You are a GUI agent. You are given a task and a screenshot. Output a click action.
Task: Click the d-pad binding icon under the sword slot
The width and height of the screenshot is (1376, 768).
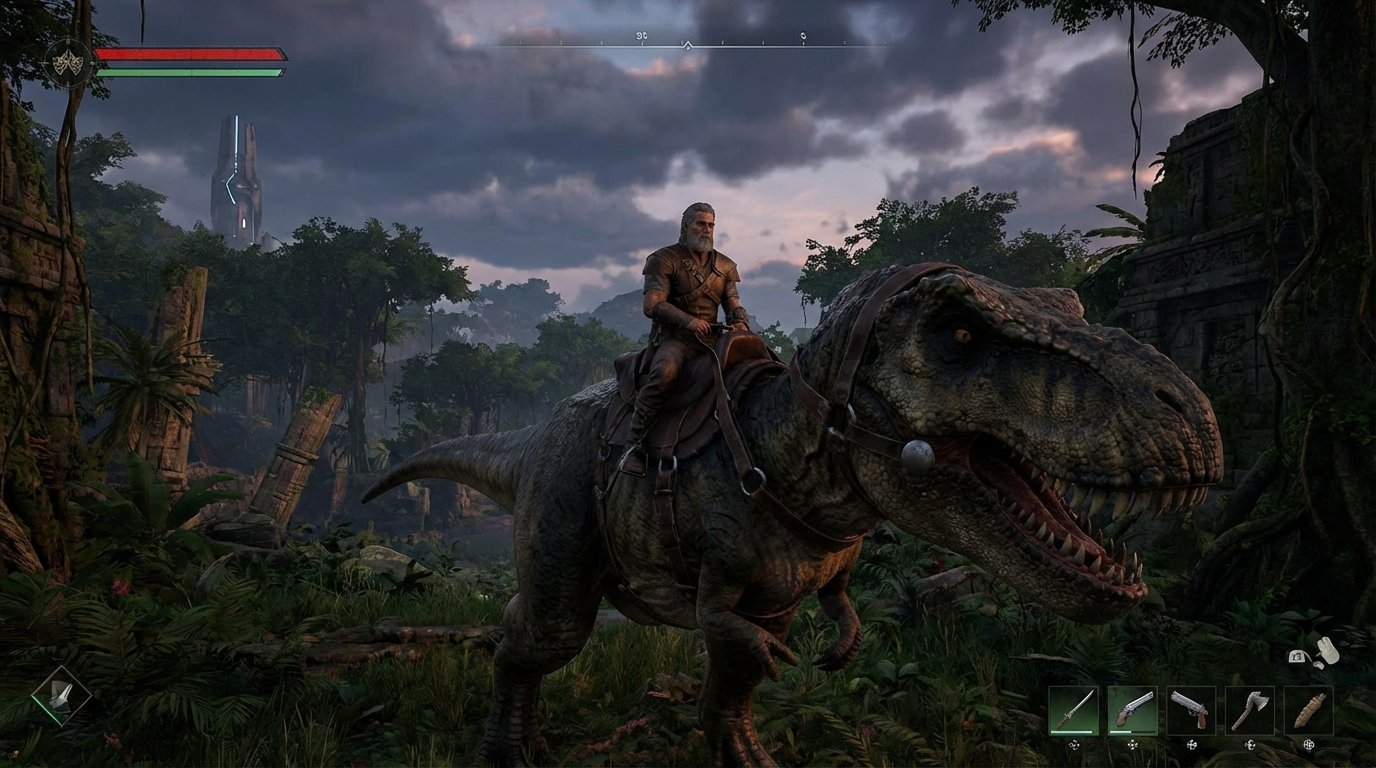[1074, 745]
